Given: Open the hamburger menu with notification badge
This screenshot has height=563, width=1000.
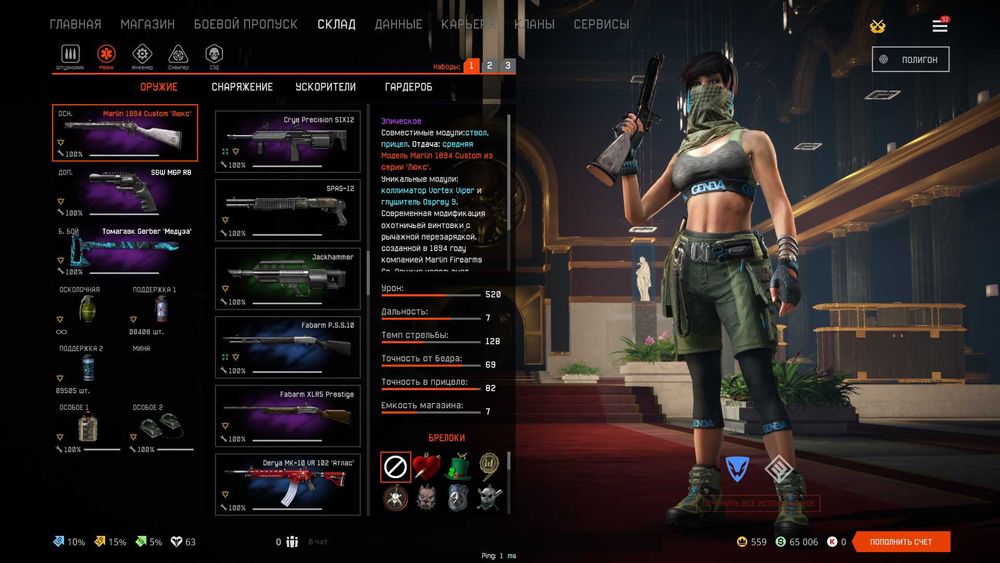Looking at the screenshot, I should click(x=939, y=25).
